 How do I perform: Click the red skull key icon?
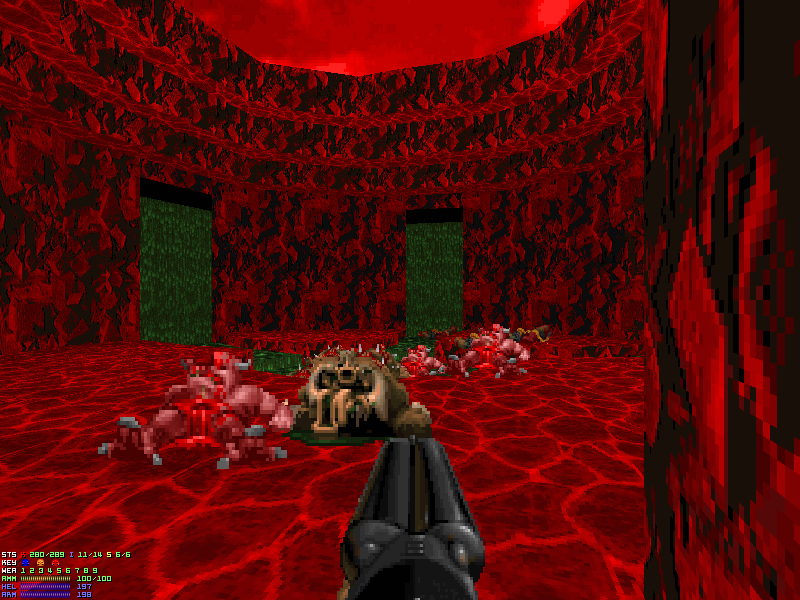(x=55, y=563)
